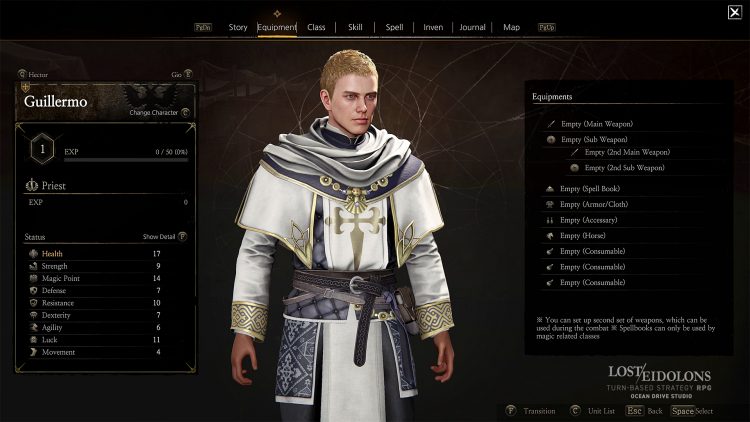The height and width of the screenshot is (422, 750).
Task: Show Detail for character status
Action: (x=164, y=237)
